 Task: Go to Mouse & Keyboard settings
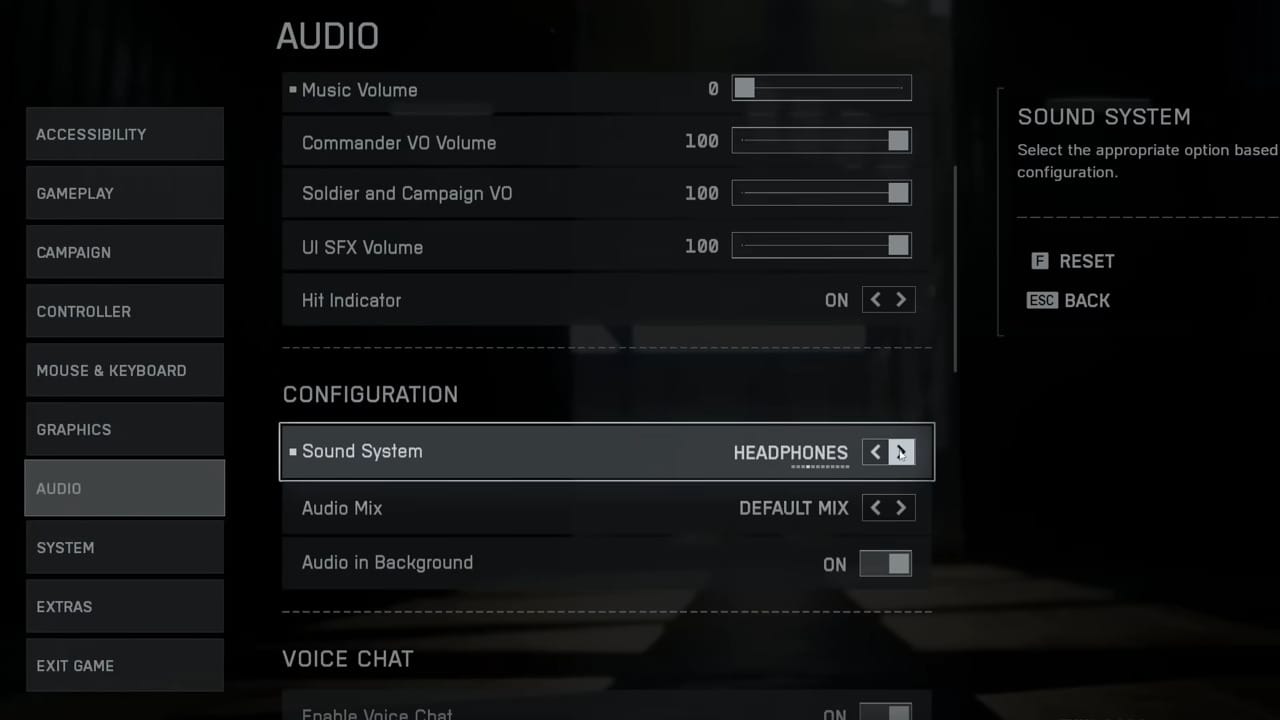tap(124, 370)
